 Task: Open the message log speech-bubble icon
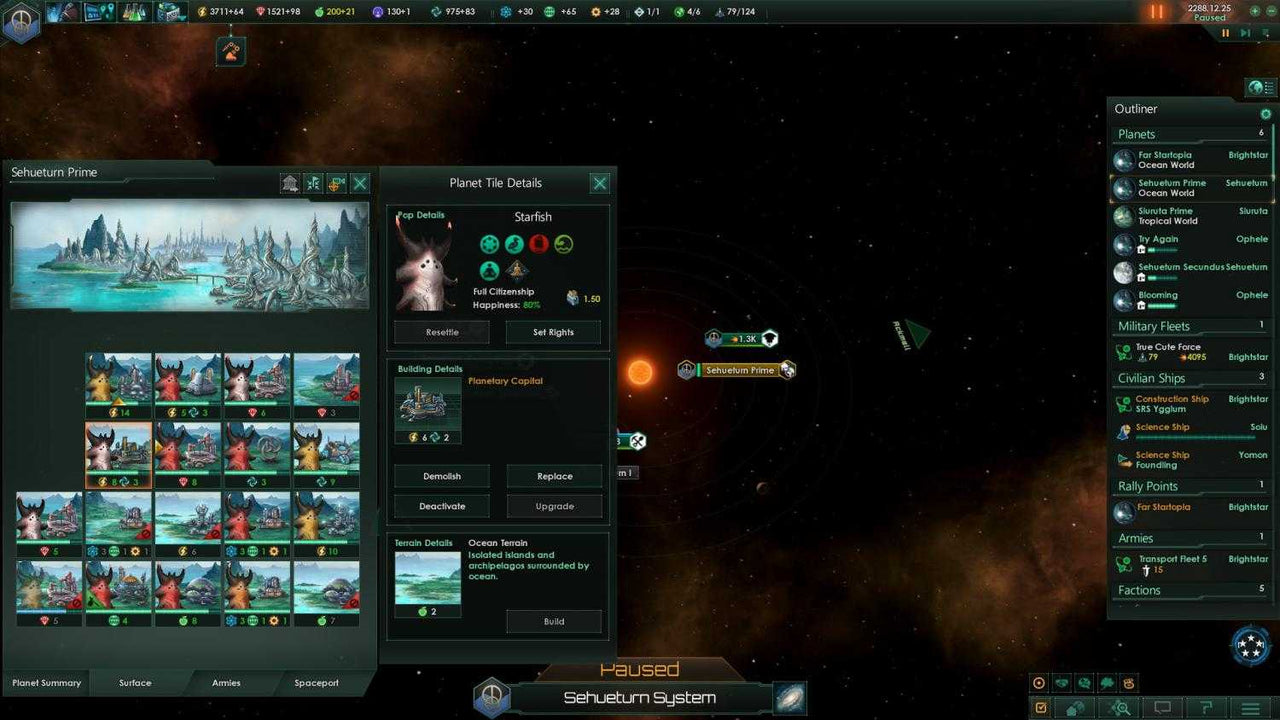pyautogui.click(x=1163, y=707)
